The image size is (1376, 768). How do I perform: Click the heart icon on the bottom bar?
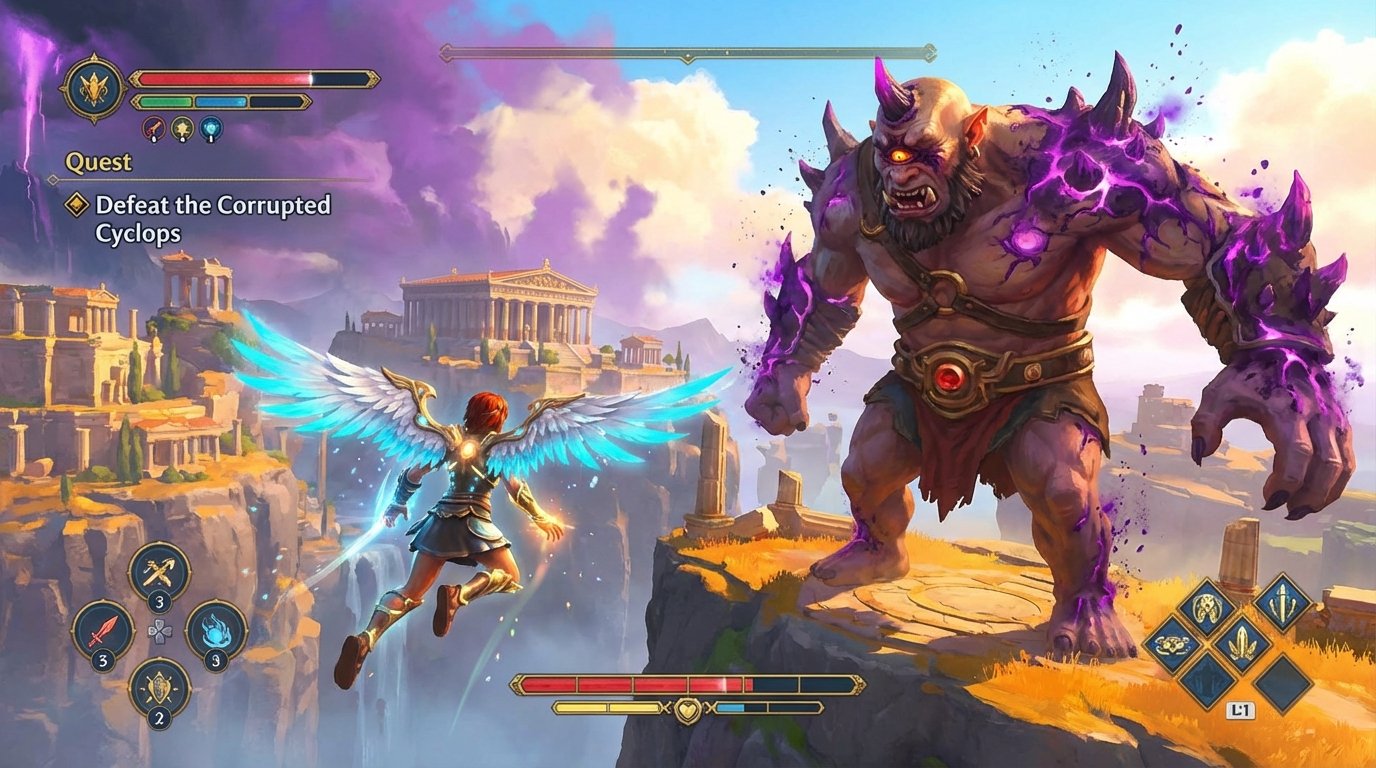tap(686, 709)
